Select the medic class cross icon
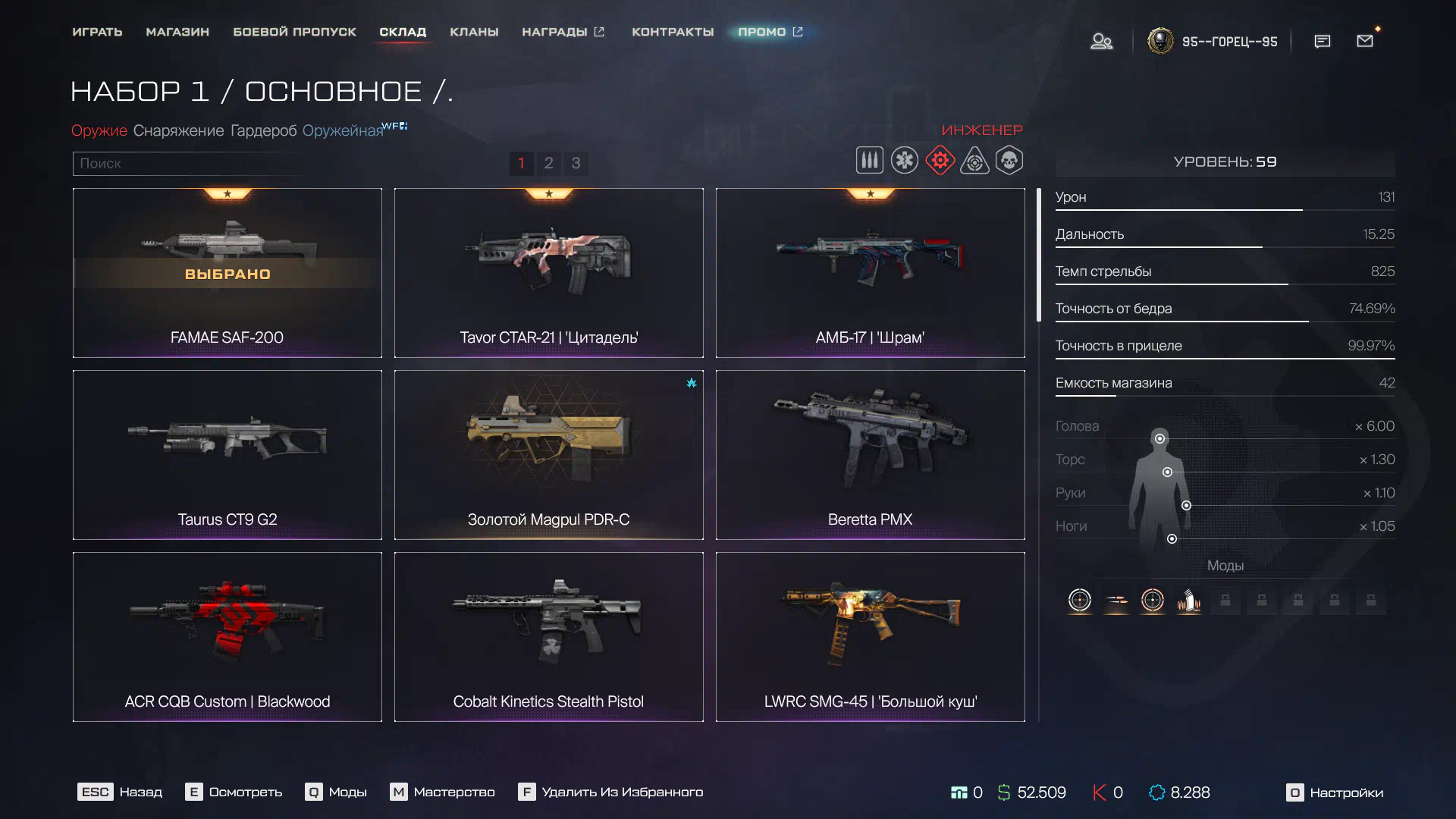The height and width of the screenshot is (819, 1456). (904, 161)
